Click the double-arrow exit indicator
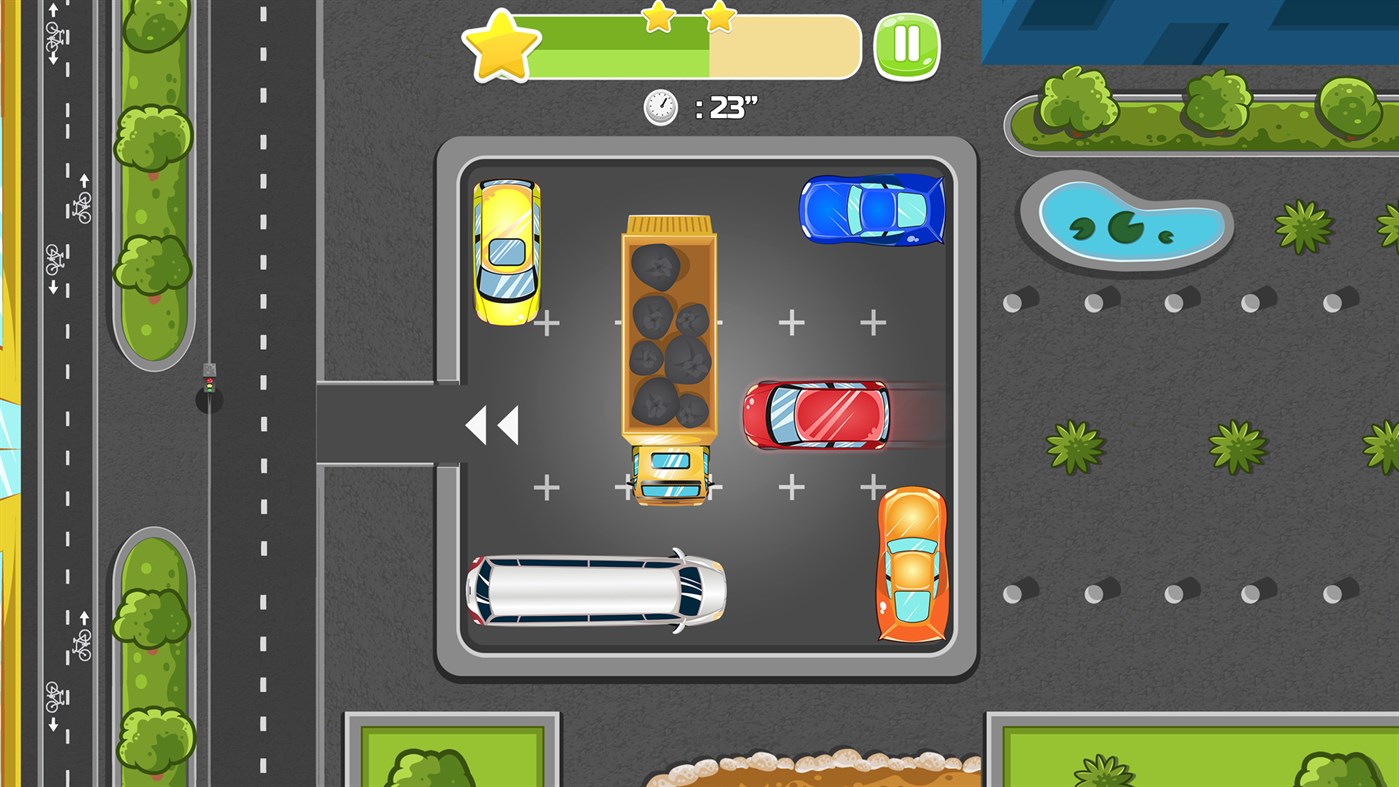The height and width of the screenshot is (787, 1399). pos(494,424)
